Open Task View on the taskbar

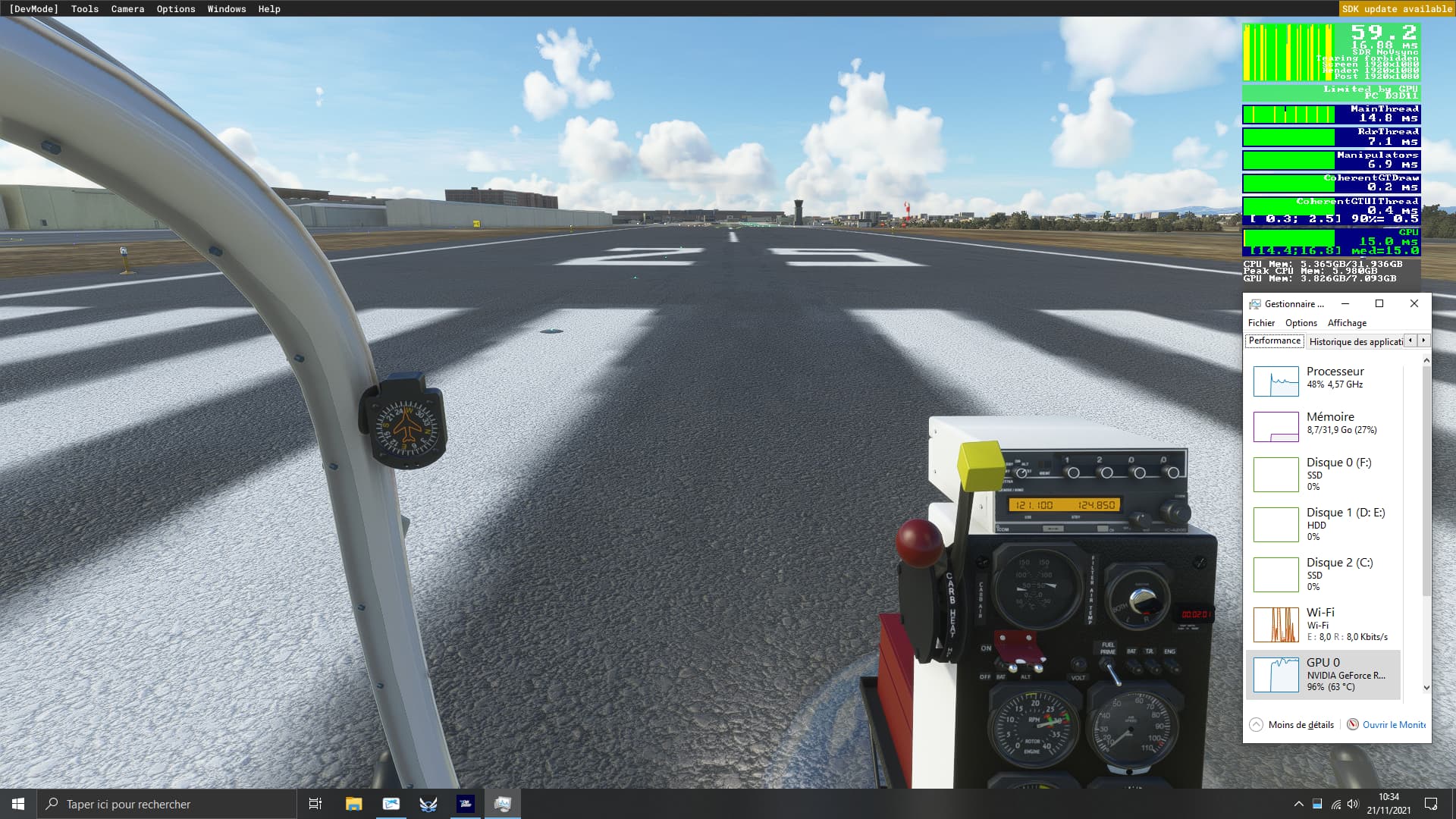(x=314, y=803)
